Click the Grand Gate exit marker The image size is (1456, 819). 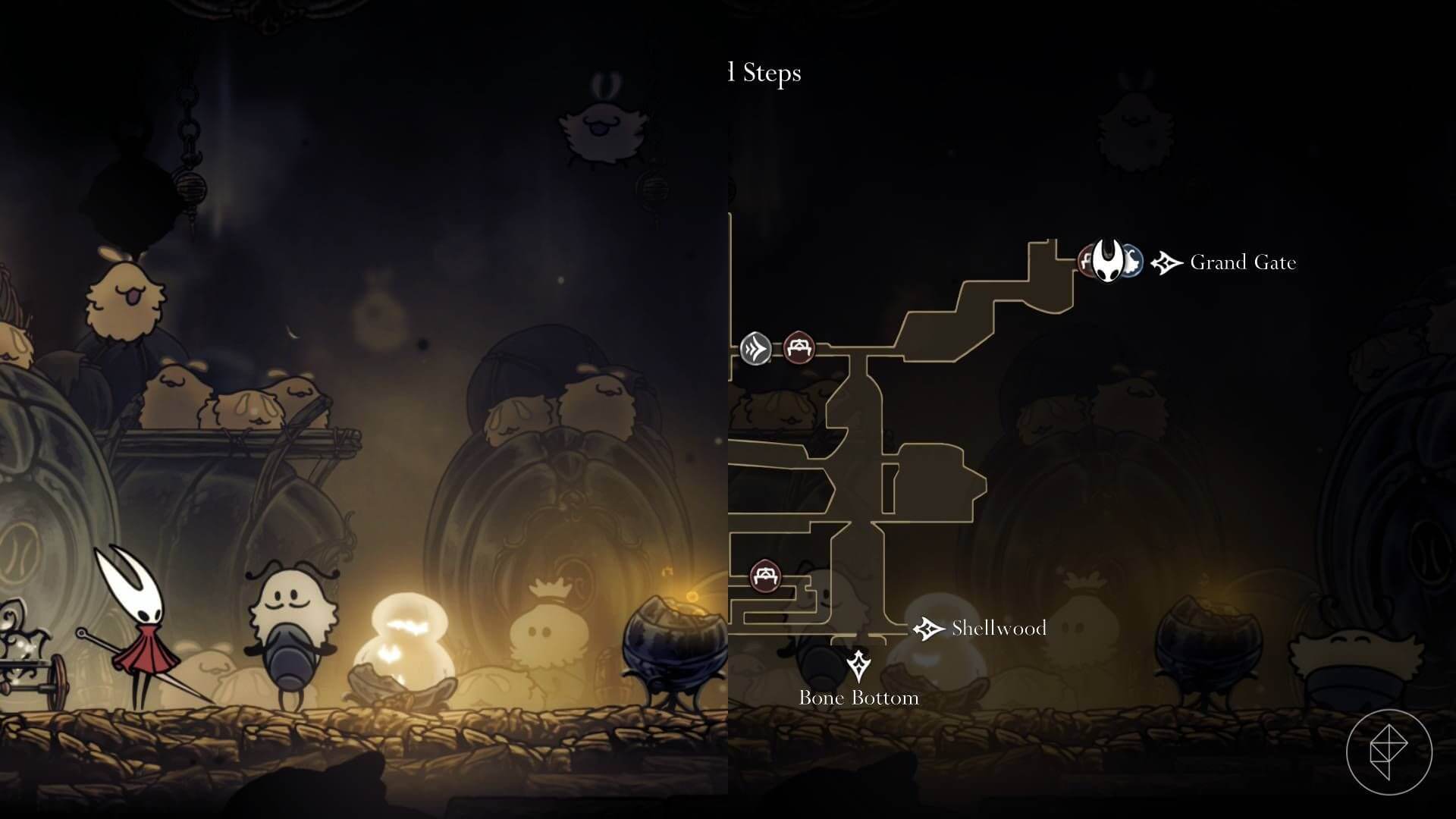pyautogui.click(x=1166, y=263)
